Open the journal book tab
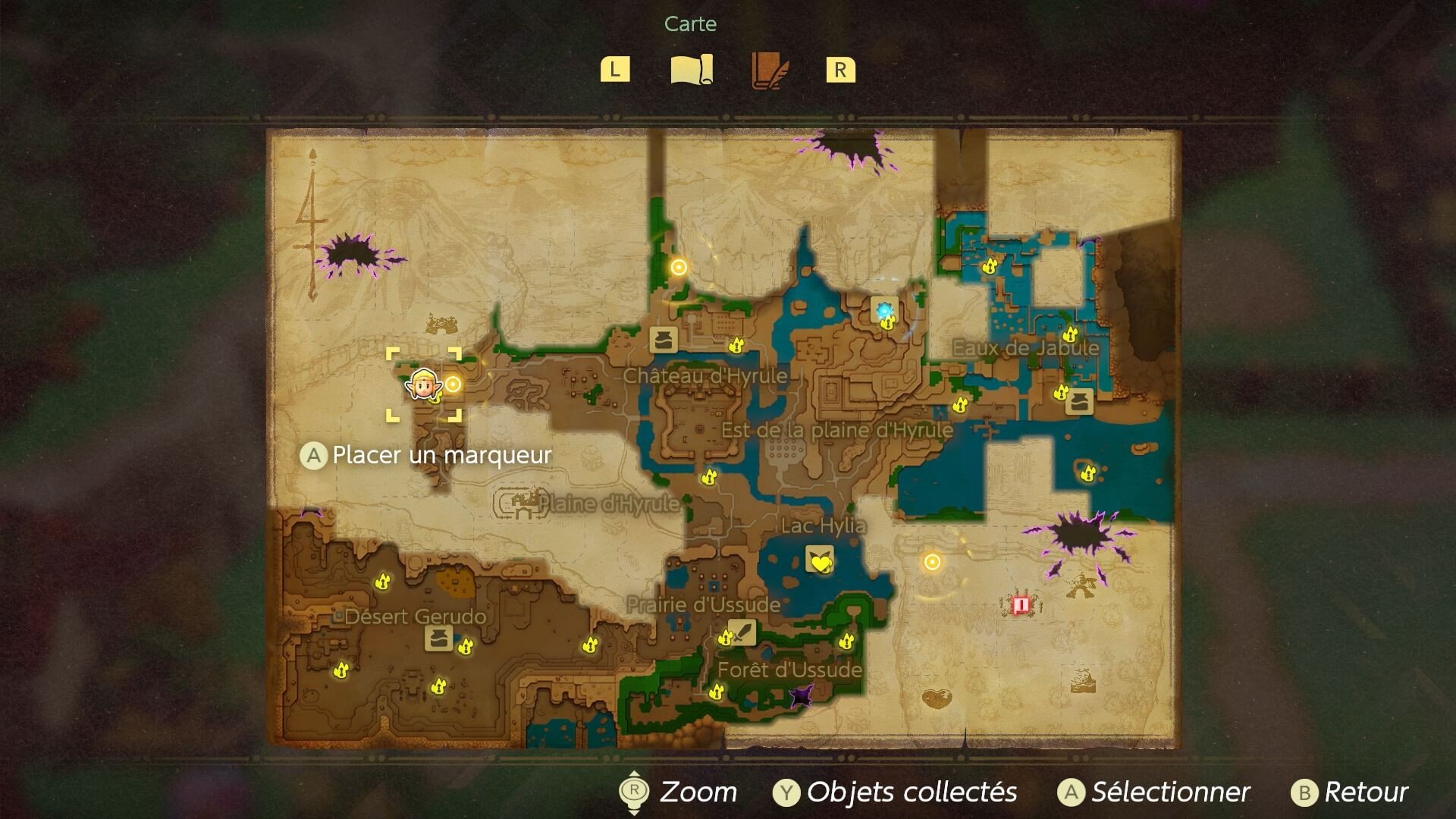 (x=769, y=71)
